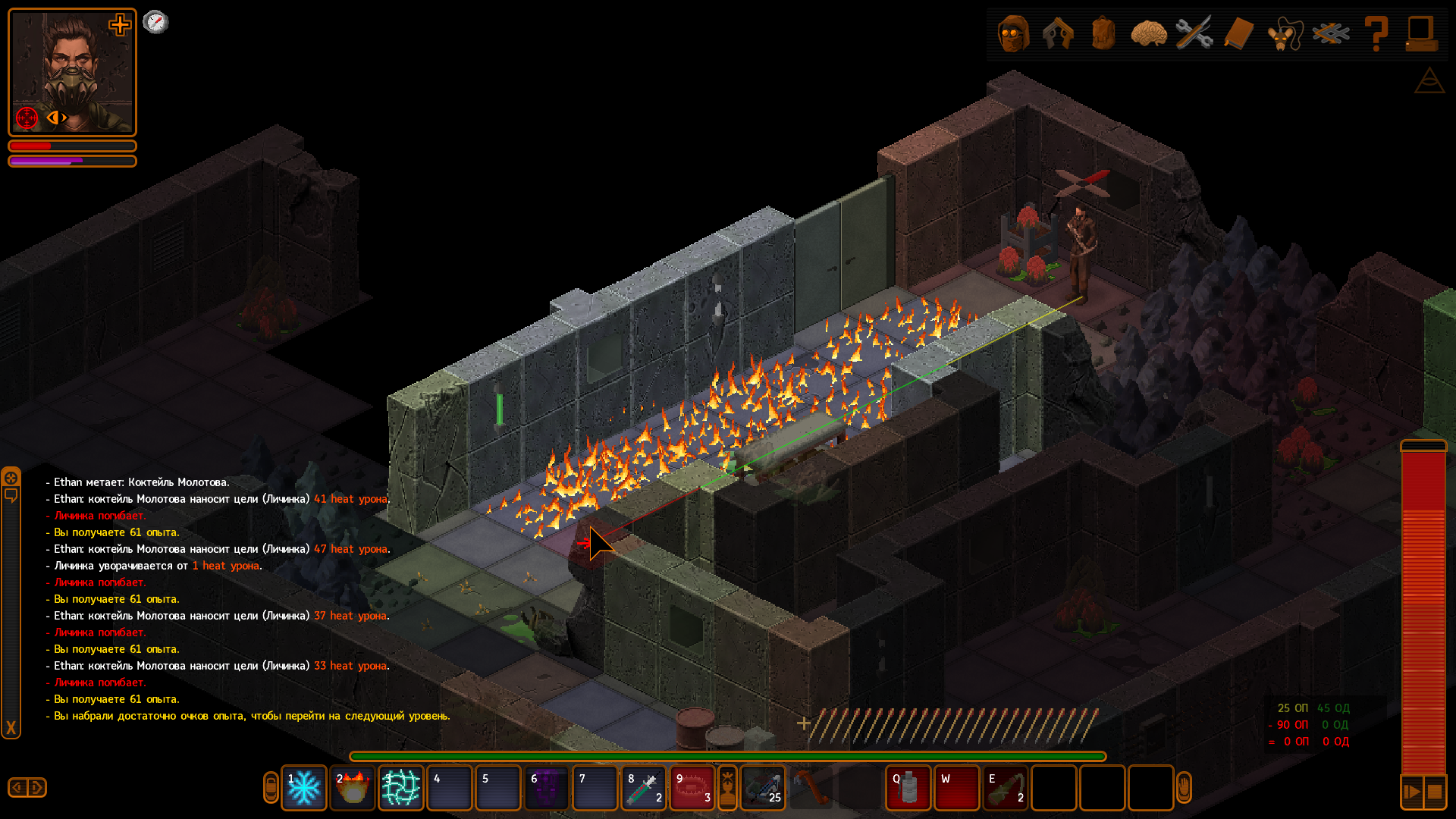Activate the fire ability in slot 2
The height and width of the screenshot is (819, 1456).
click(x=353, y=788)
